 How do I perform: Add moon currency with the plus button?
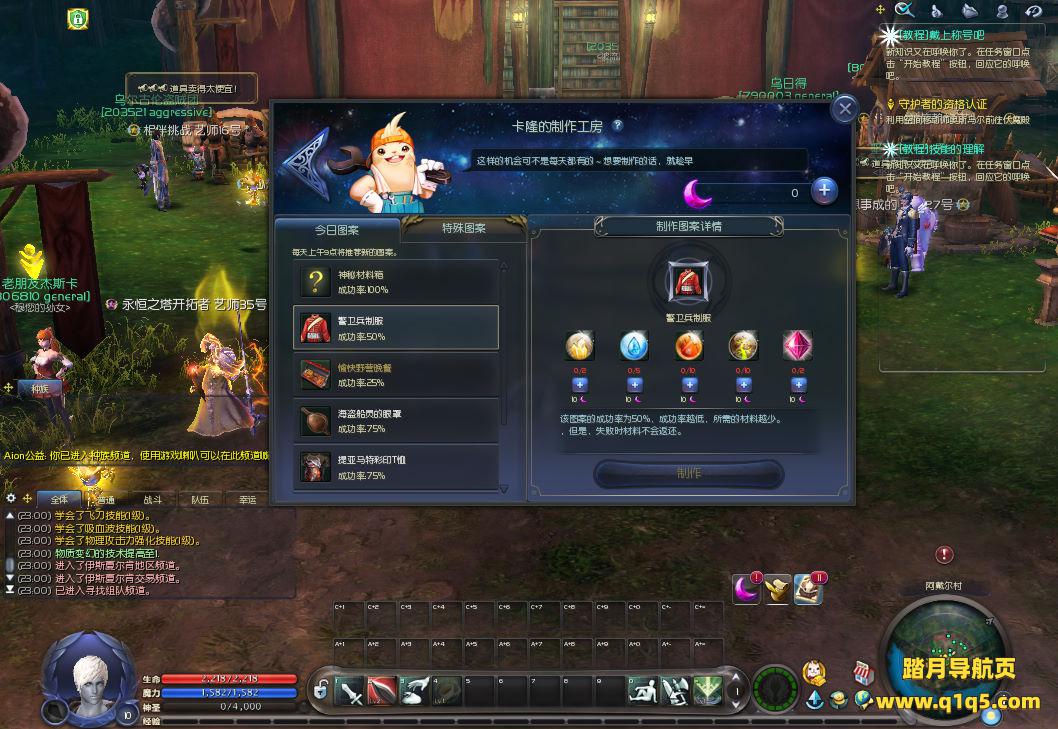pos(824,191)
